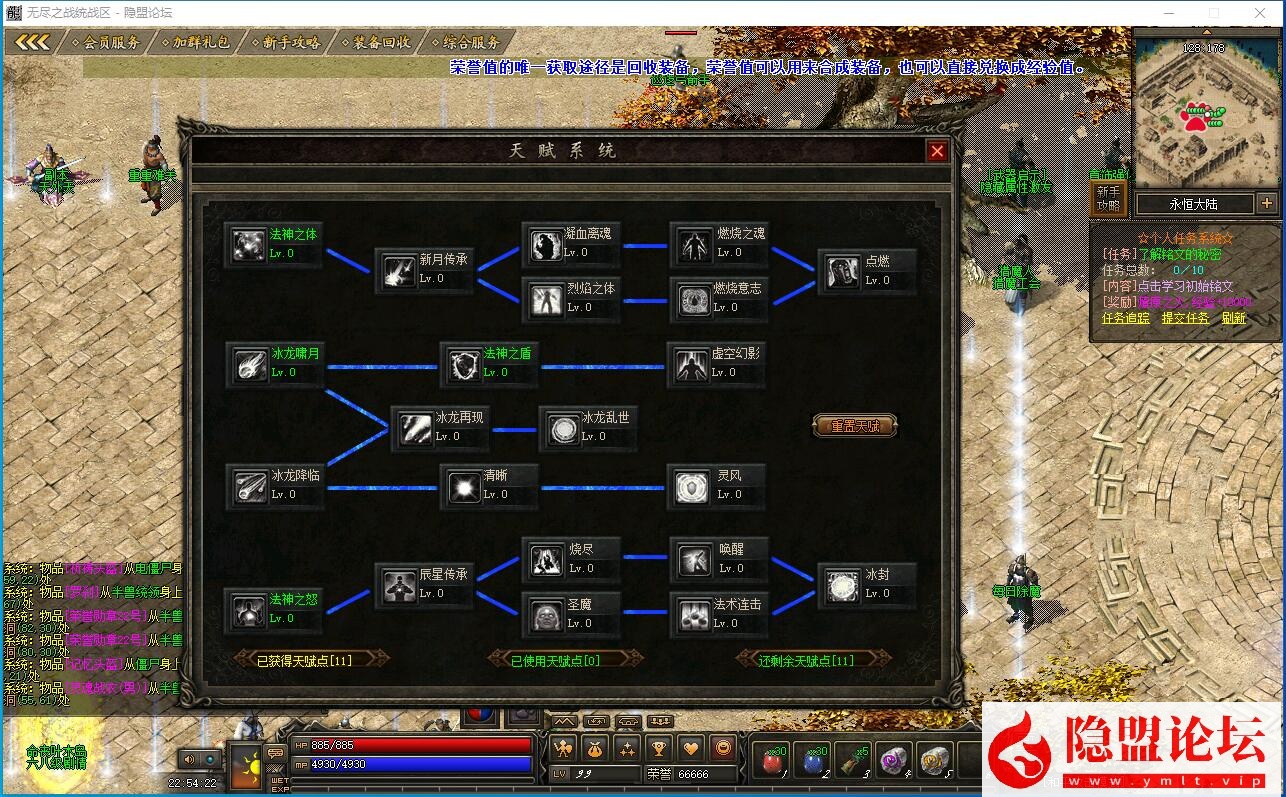Close the talent system window
This screenshot has width=1286, height=797.
coord(937,151)
